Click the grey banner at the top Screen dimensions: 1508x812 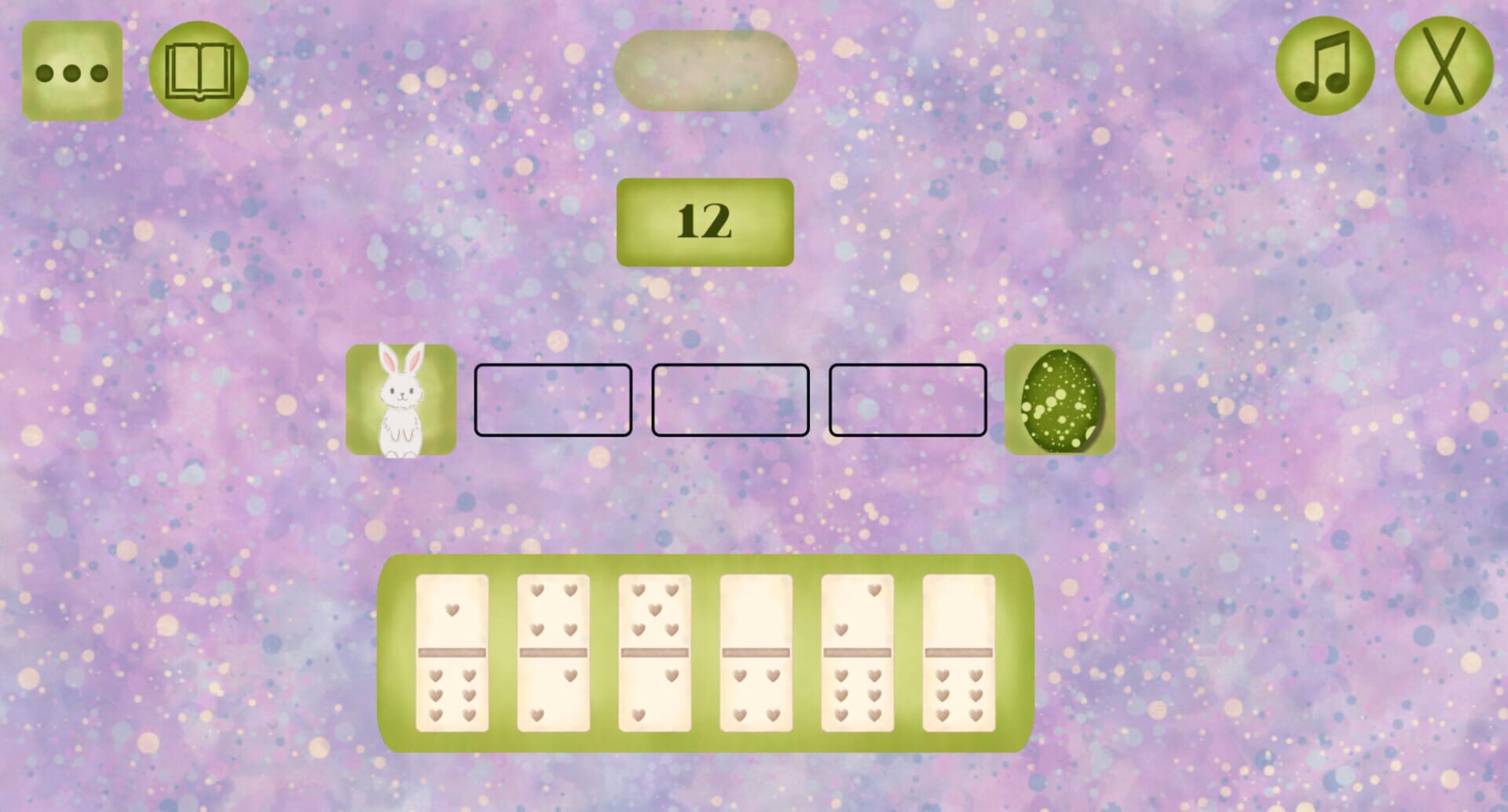tap(707, 70)
